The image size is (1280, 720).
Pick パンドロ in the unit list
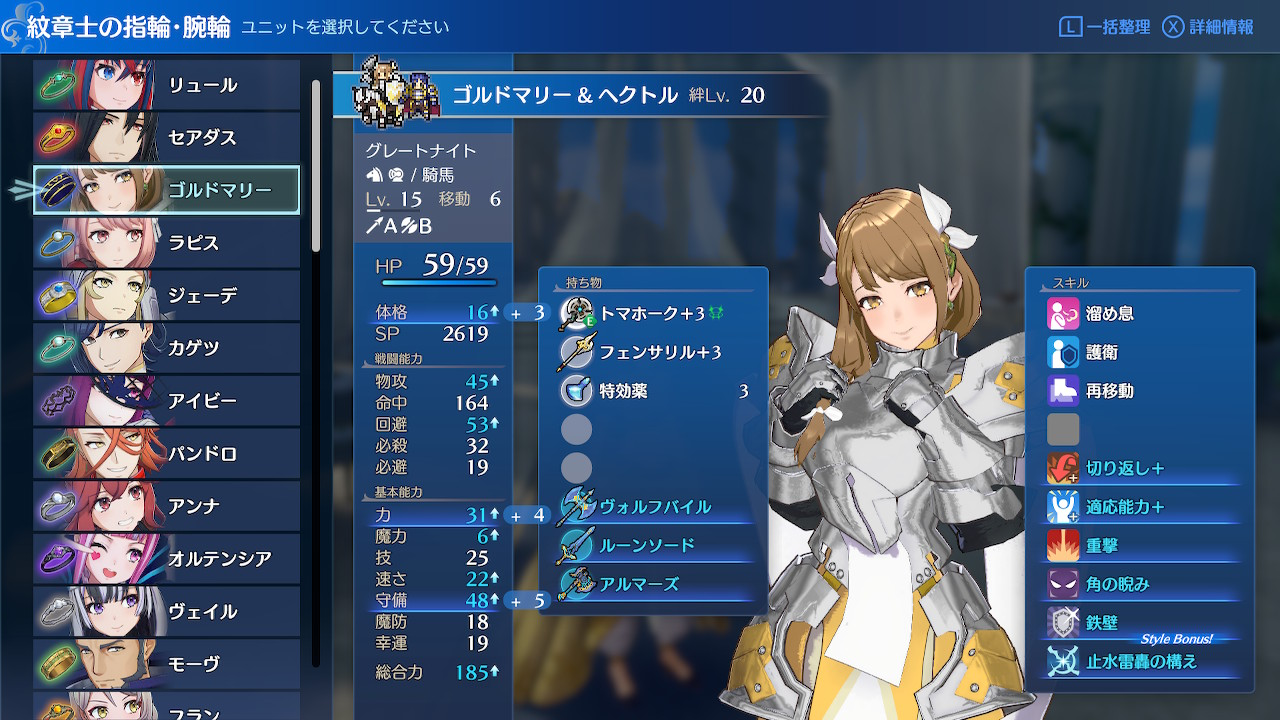coord(167,454)
